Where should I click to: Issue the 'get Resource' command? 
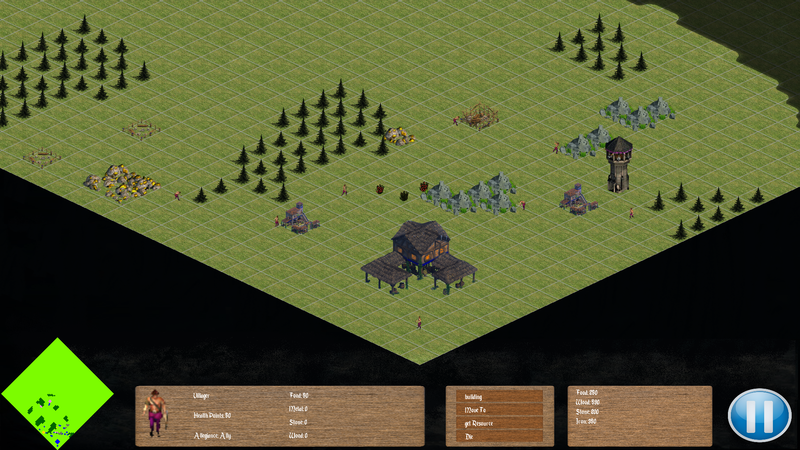[498, 423]
